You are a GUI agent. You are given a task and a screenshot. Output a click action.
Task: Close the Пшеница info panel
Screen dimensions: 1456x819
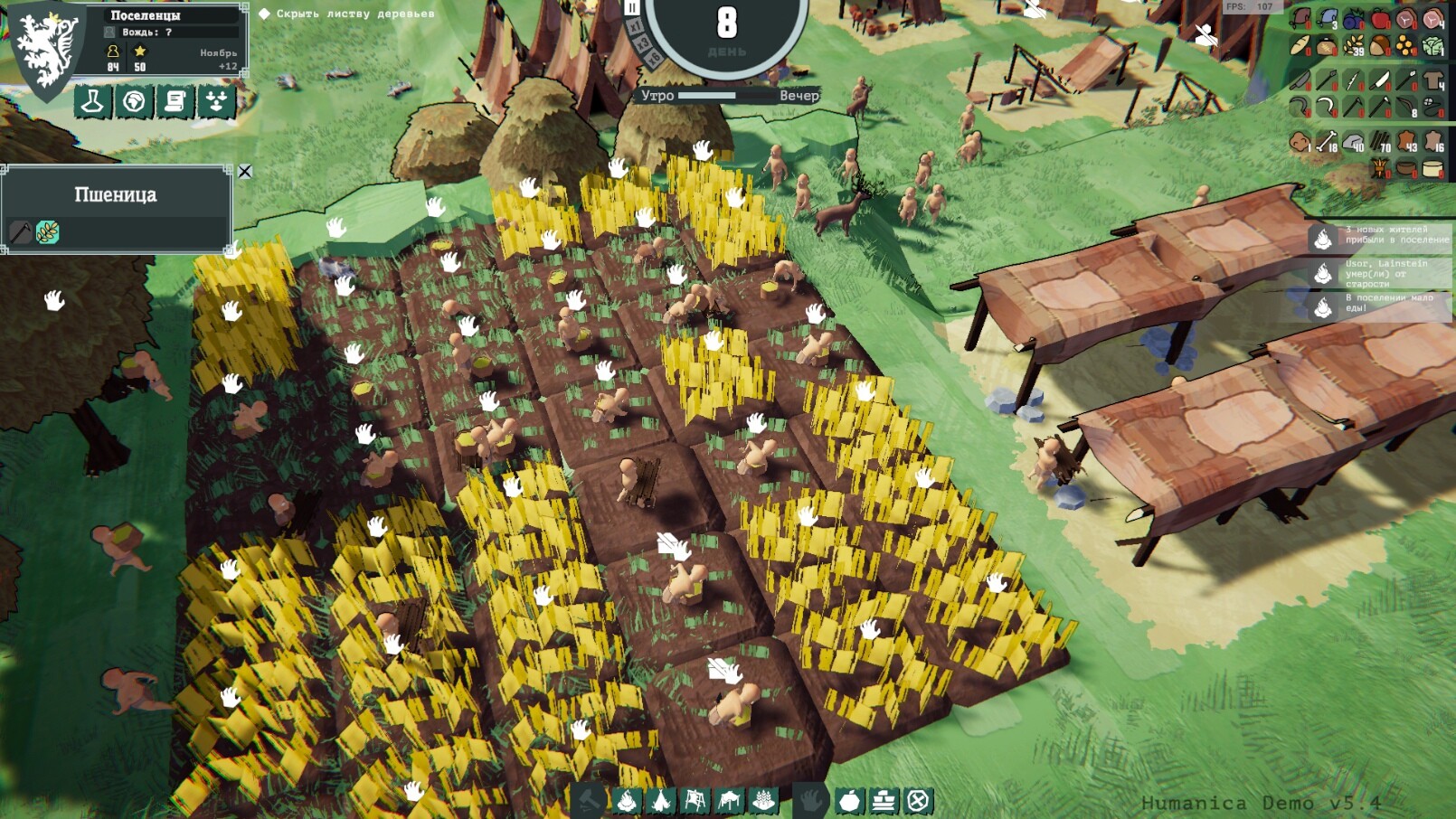(x=245, y=172)
